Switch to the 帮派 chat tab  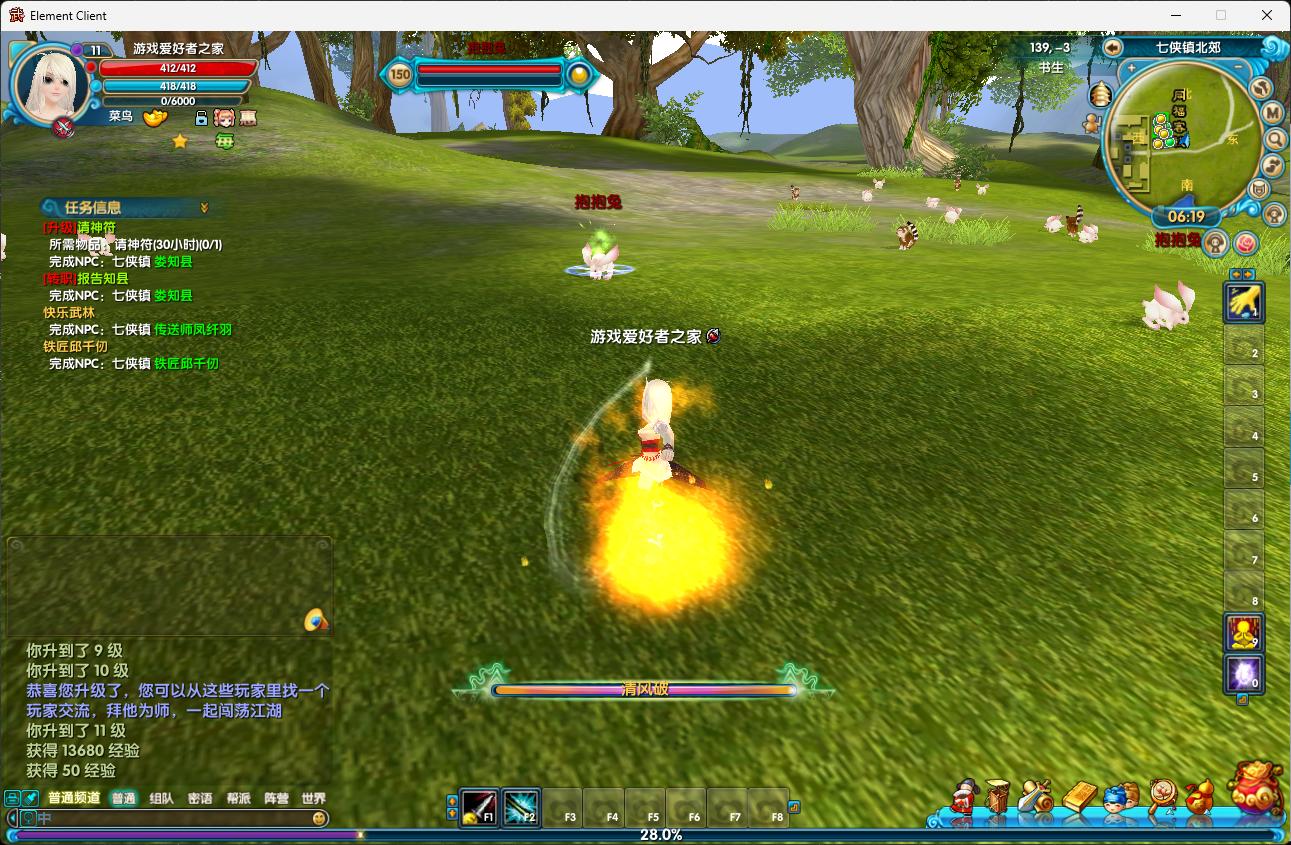click(x=238, y=798)
